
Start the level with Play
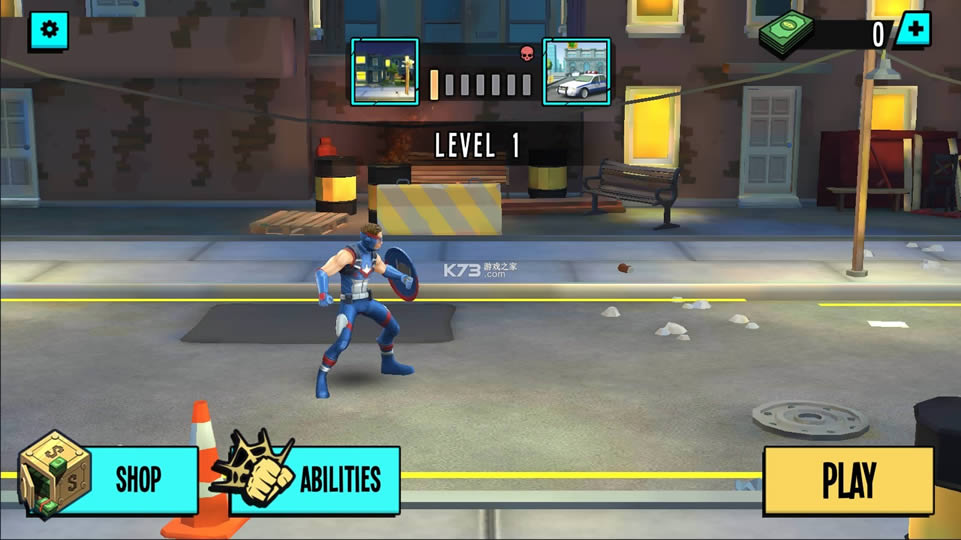click(x=848, y=480)
